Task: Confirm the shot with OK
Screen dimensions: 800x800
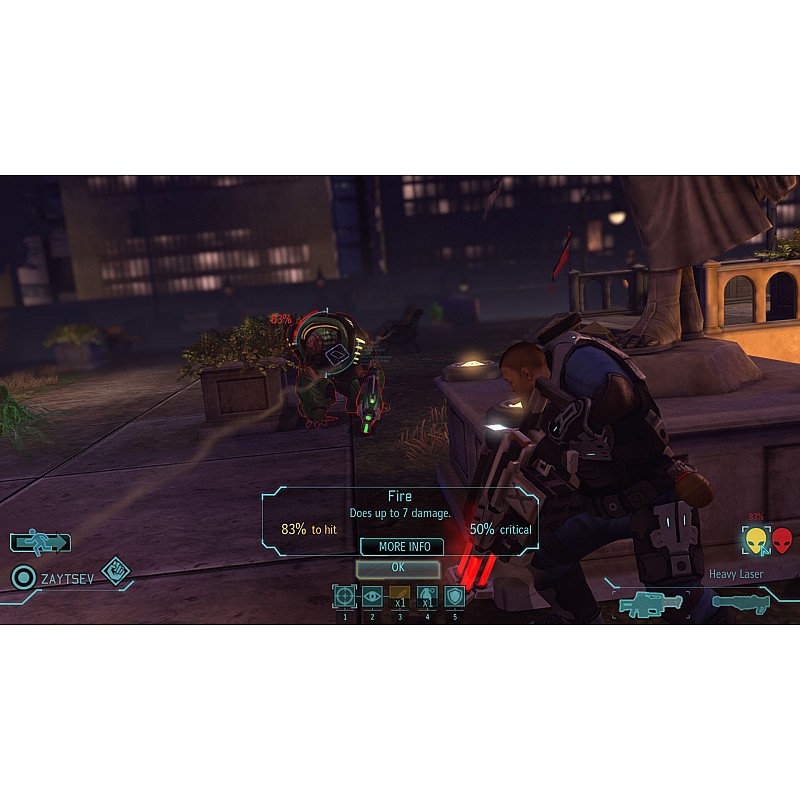Action: click(398, 567)
